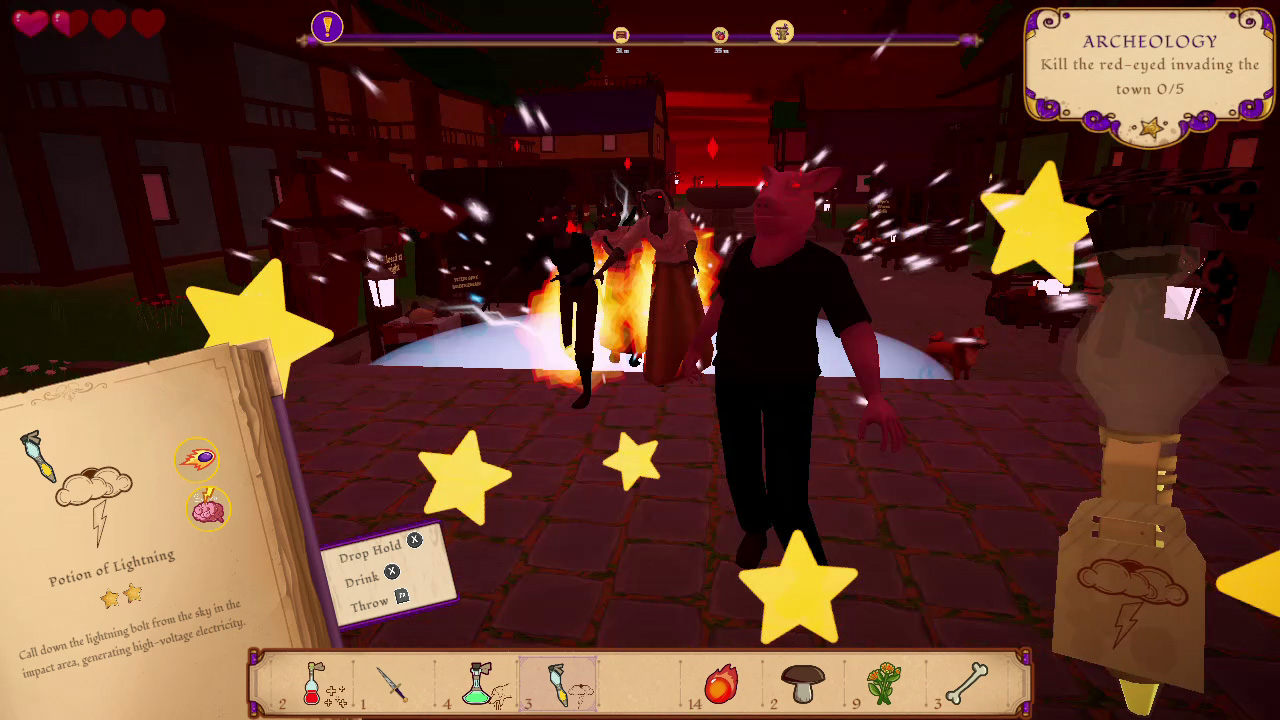1280x720 pixels.
Task: Select the flowers item in the hotbar
Action: 884,685
